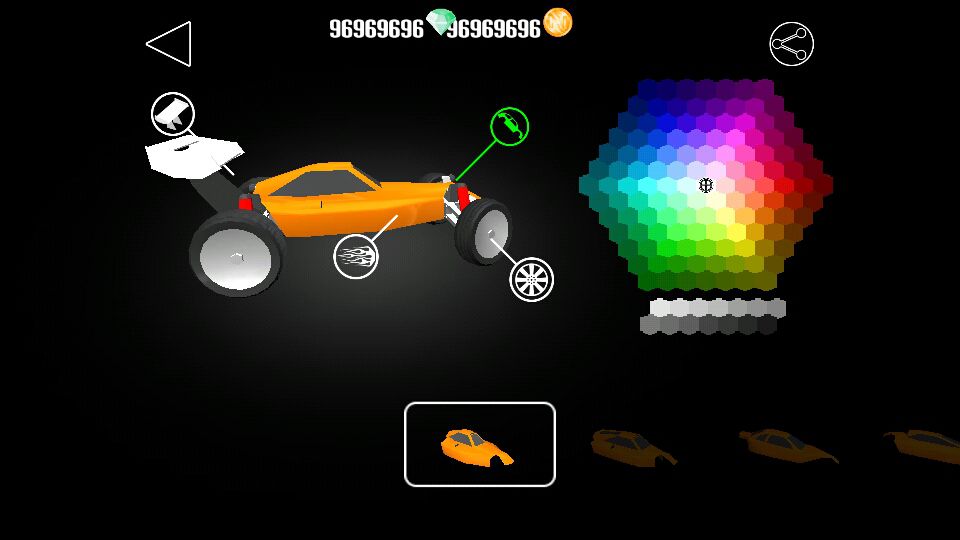
Task: Tap the orange coin currency icon
Action: click(557, 23)
